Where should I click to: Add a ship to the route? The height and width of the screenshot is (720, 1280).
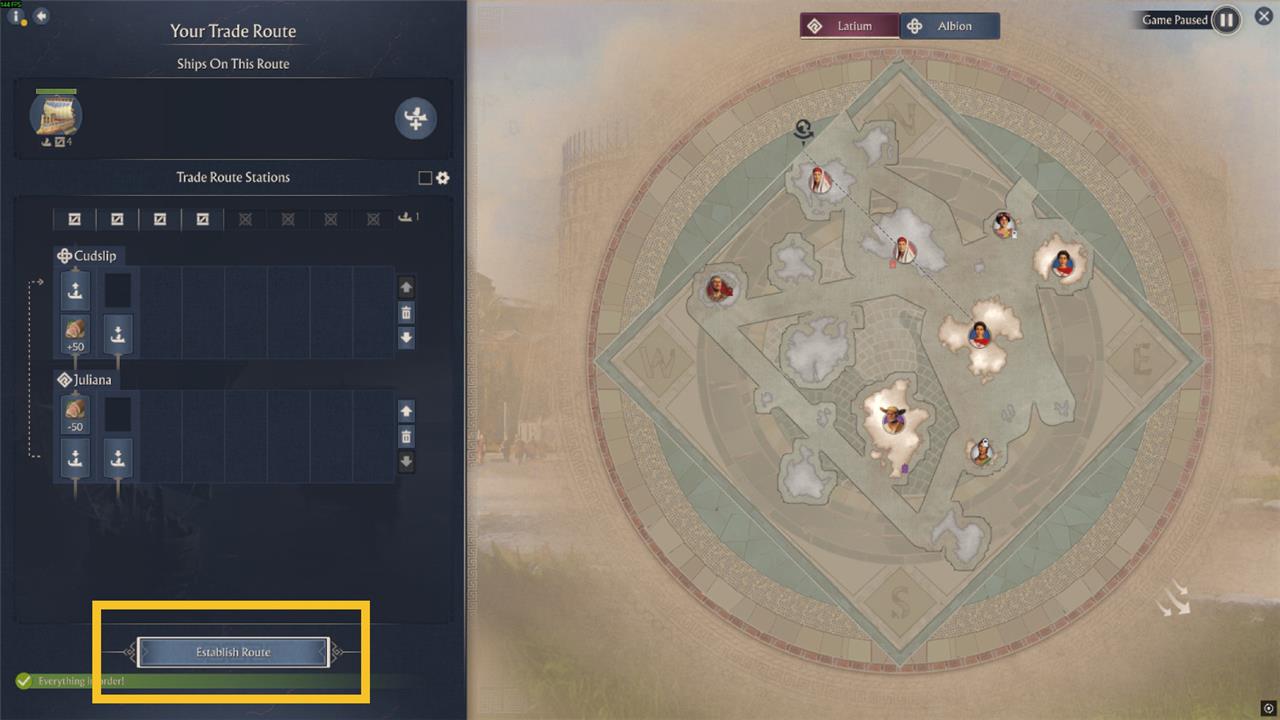point(415,118)
